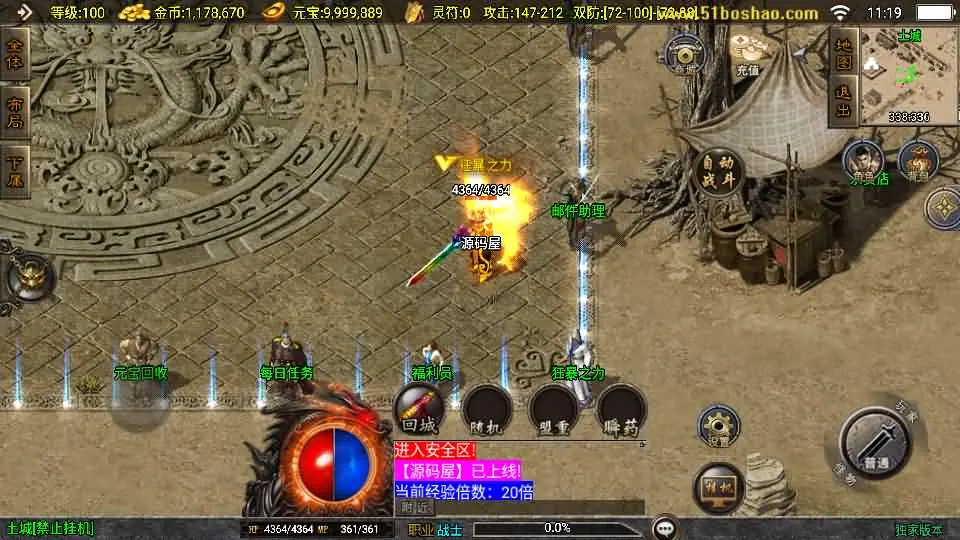Open the 背包 bag icon
Image resolution: width=960 pixels, height=540 pixels.
pyautogui.click(x=917, y=160)
